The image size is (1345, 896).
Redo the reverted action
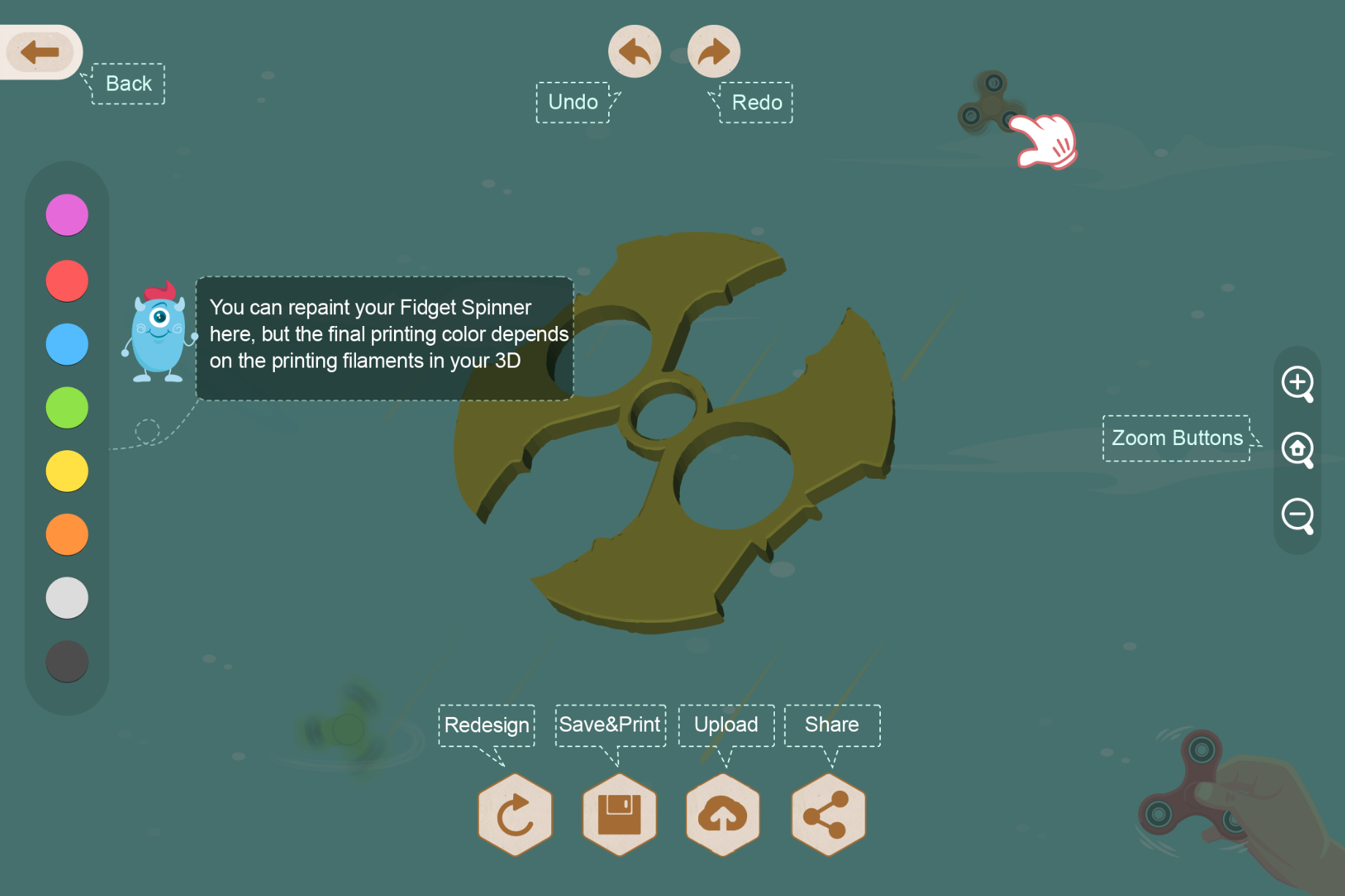point(714,52)
